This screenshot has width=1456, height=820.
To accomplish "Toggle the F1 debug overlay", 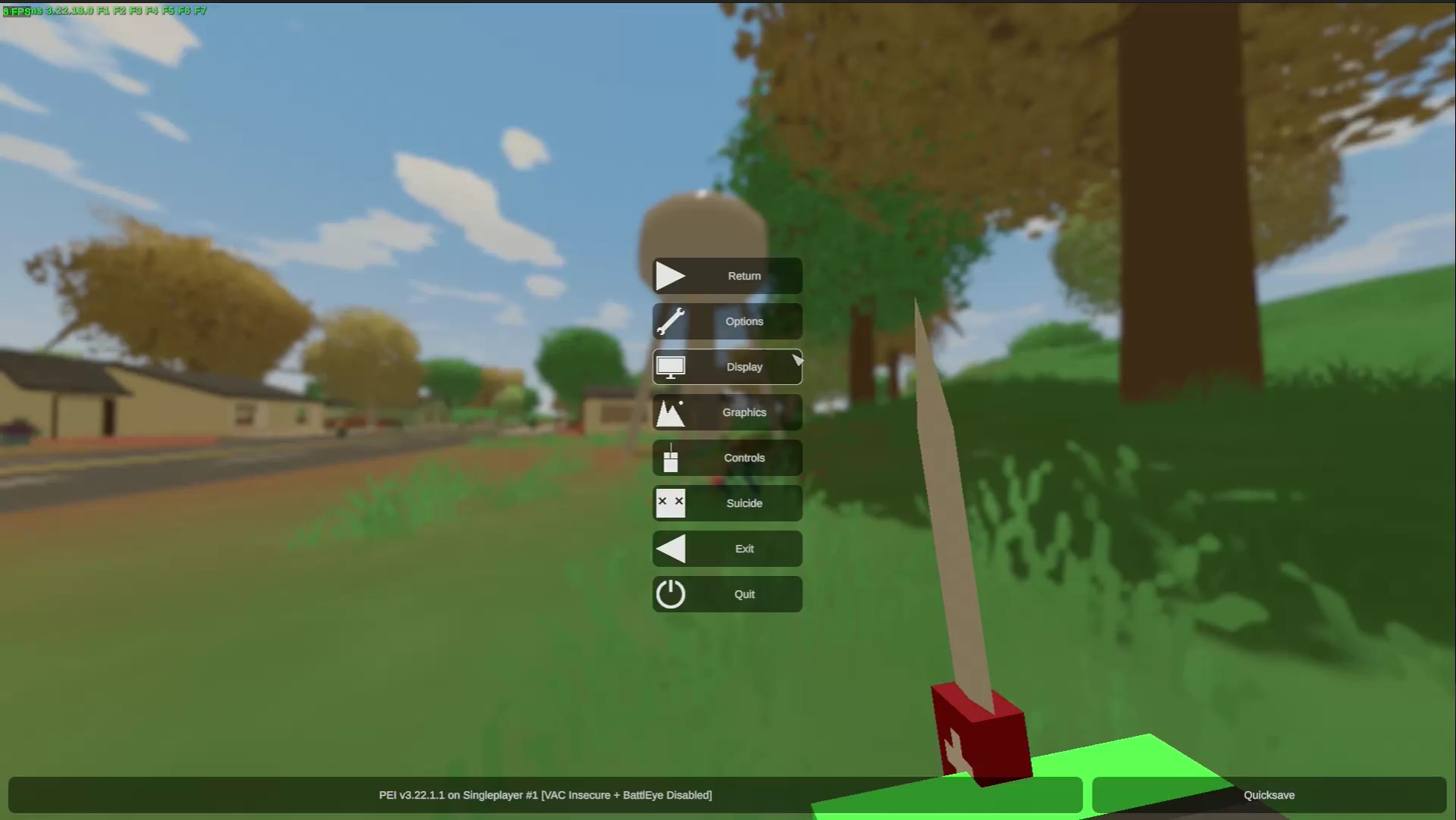I will click(x=105, y=11).
